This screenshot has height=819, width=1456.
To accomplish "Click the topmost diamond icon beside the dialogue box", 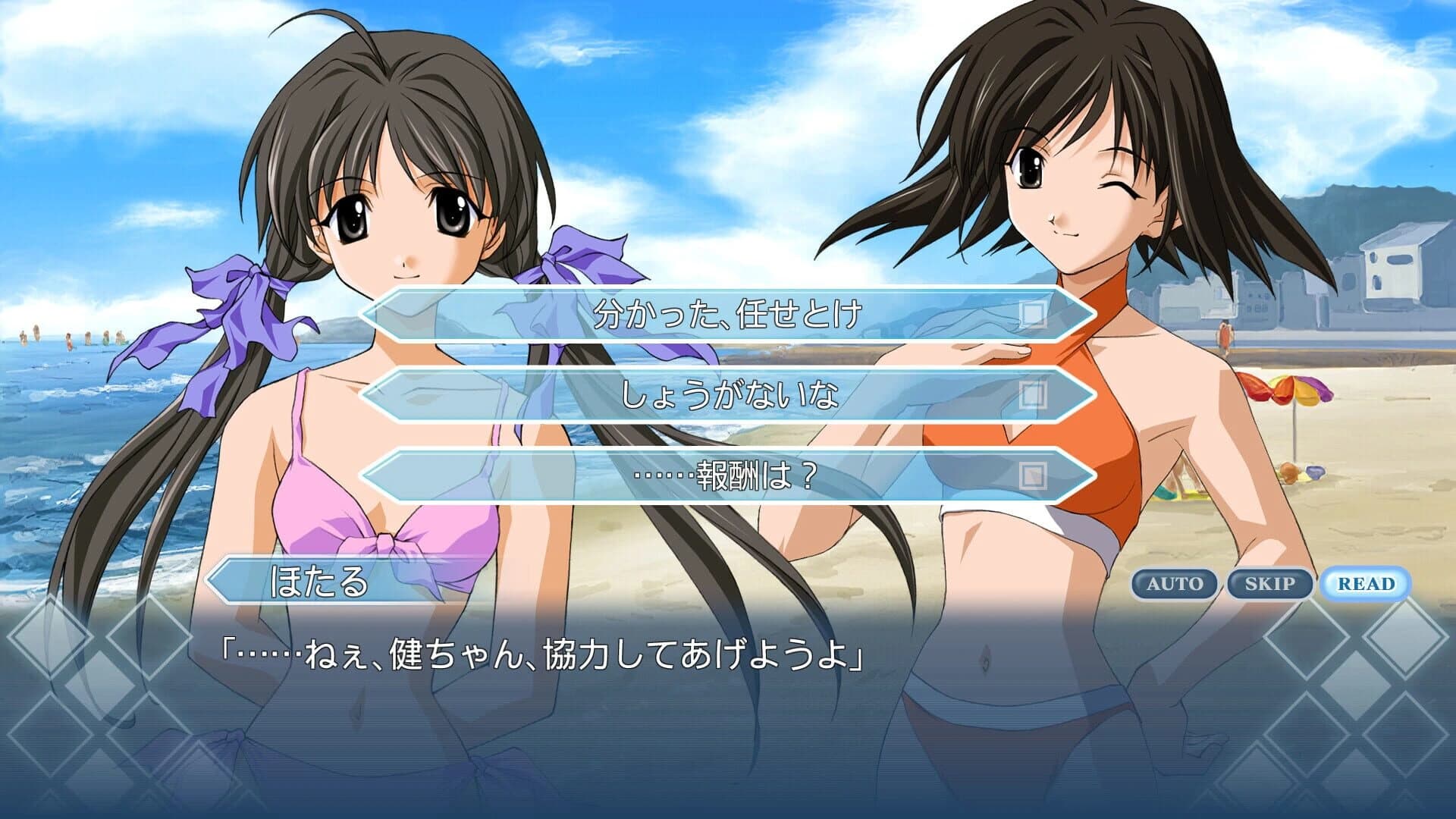I will click(x=51, y=639).
